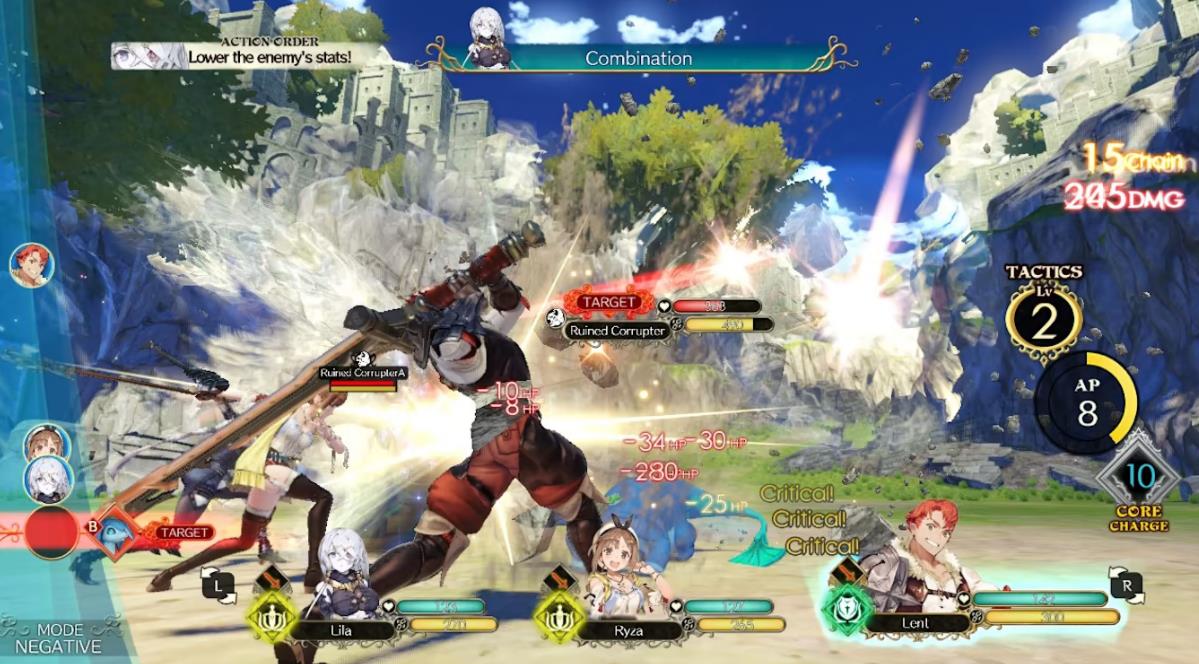Click the yellow role emblem beside Ryza
Screen dimensions: 1199x664
[x=558, y=613]
